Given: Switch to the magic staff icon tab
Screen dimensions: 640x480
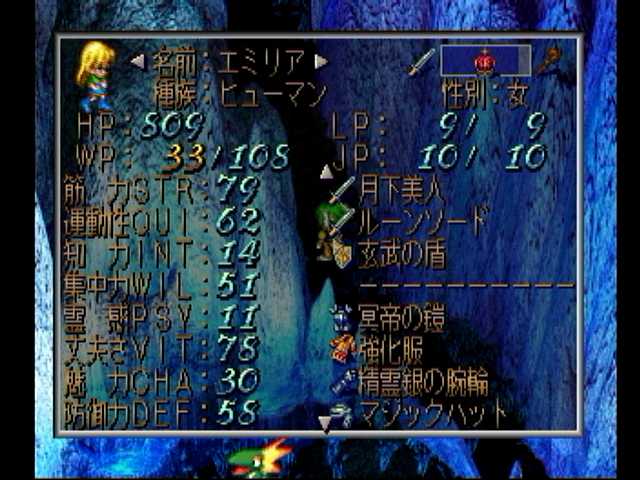Looking at the screenshot, I should point(547,62).
